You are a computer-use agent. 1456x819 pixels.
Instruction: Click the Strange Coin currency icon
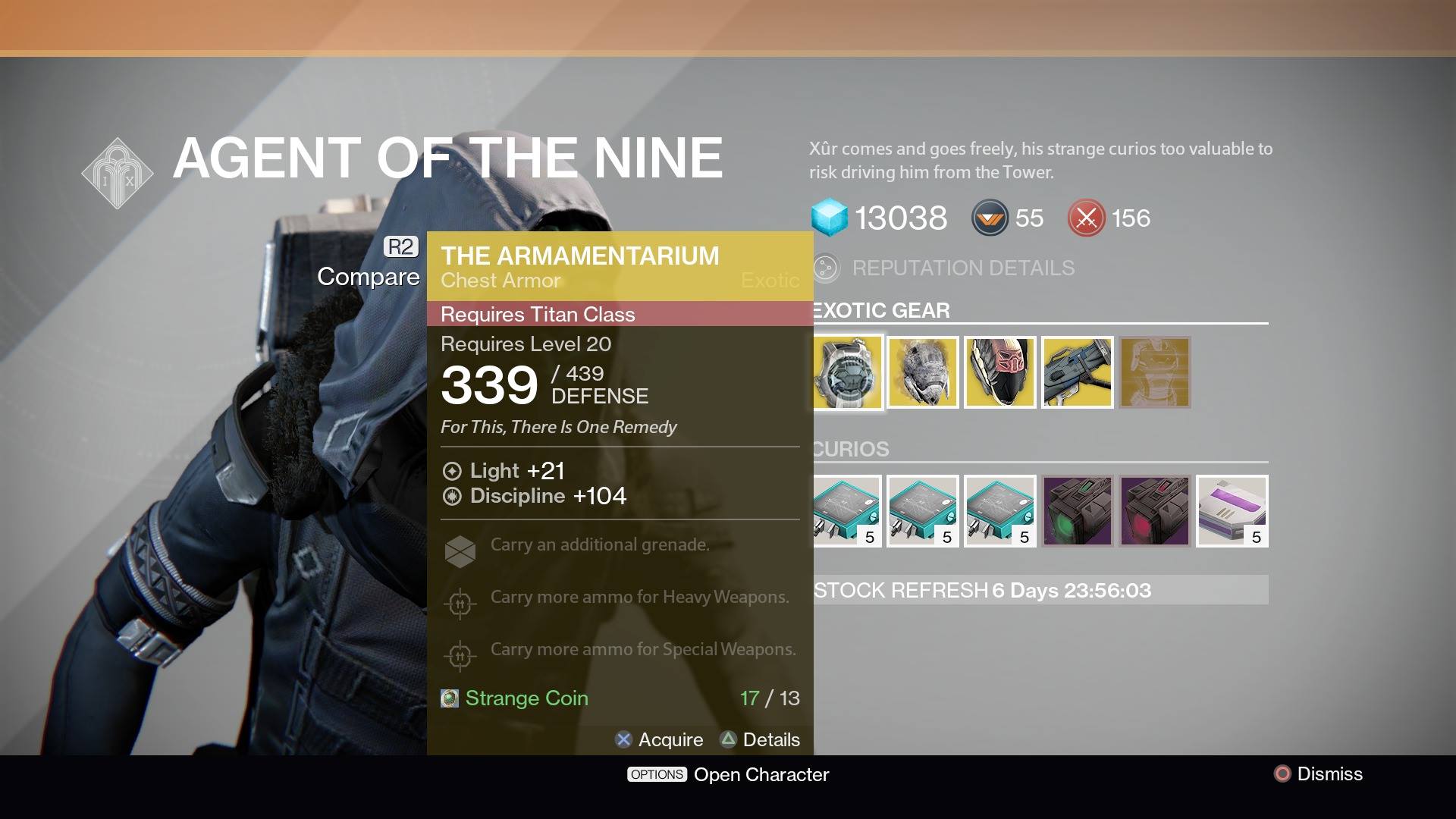coord(1086,218)
